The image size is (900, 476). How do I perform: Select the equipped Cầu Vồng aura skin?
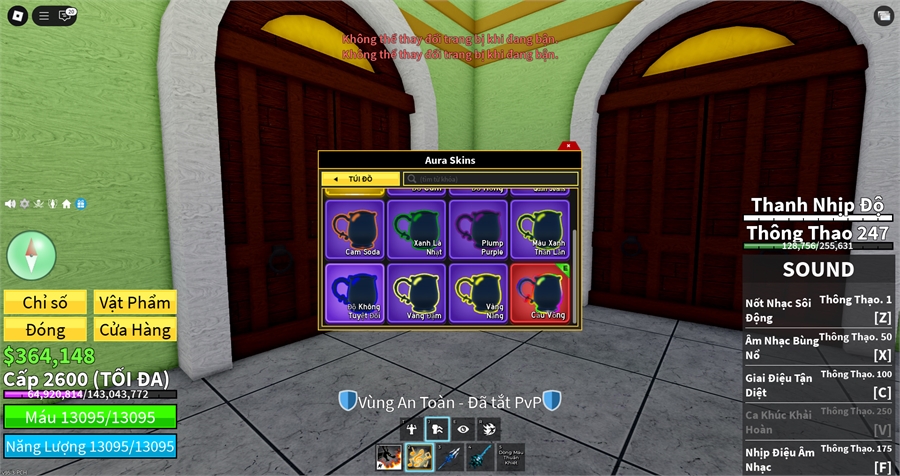[x=539, y=292]
